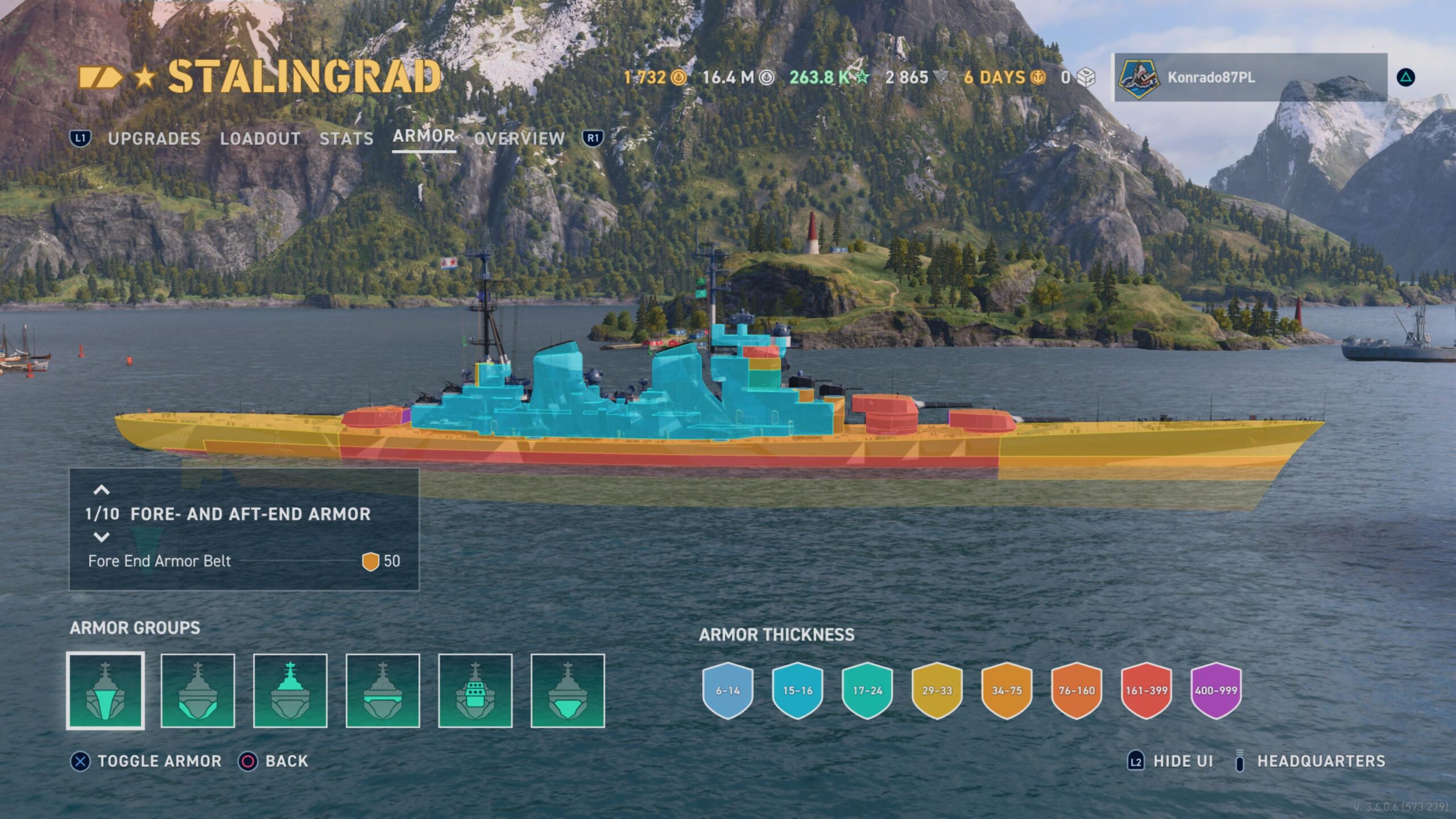Open the Loadout tab

point(260,138)
